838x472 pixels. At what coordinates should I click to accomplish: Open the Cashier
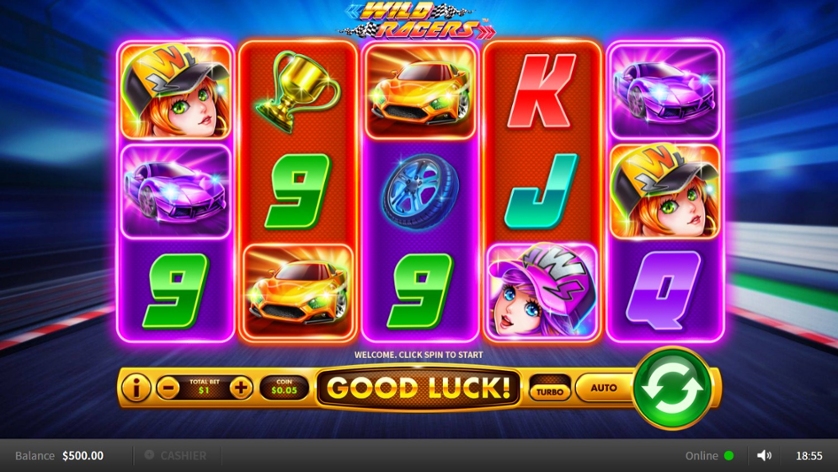coord(176,456)
